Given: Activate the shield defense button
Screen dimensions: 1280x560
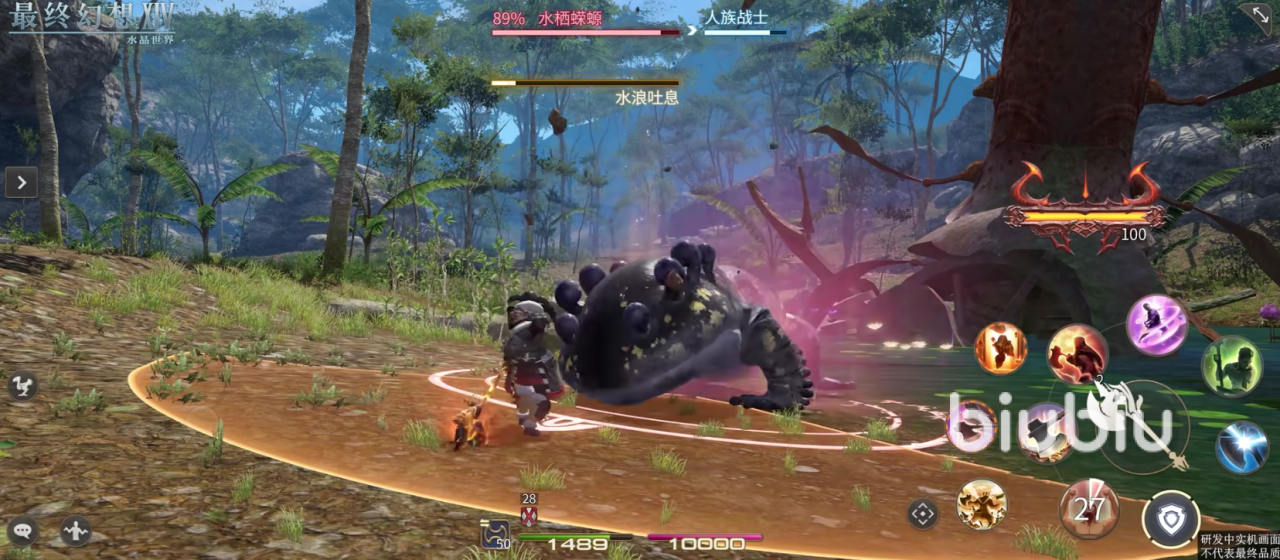Looking at the screenshot, I should click(x=1171, y=520).
